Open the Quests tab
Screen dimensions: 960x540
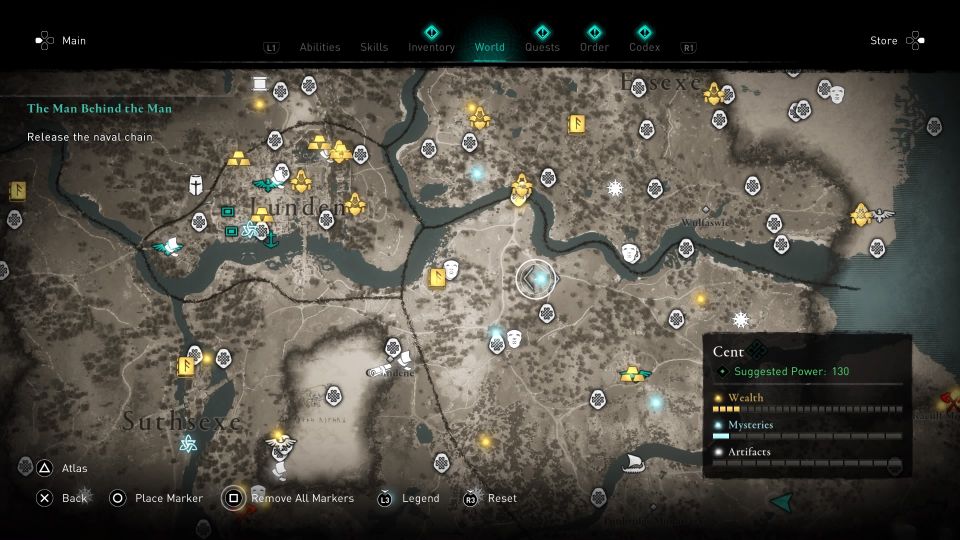(542, 46)
